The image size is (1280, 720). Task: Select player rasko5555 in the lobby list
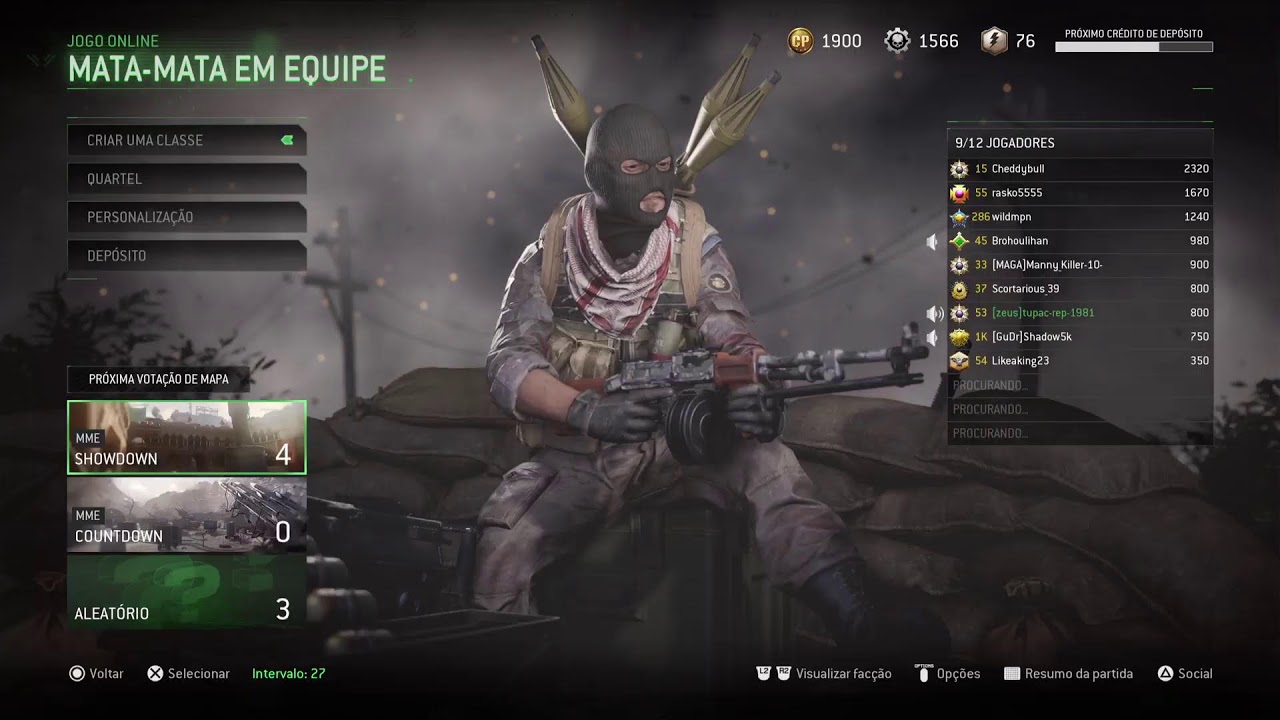coord(1079,193)
